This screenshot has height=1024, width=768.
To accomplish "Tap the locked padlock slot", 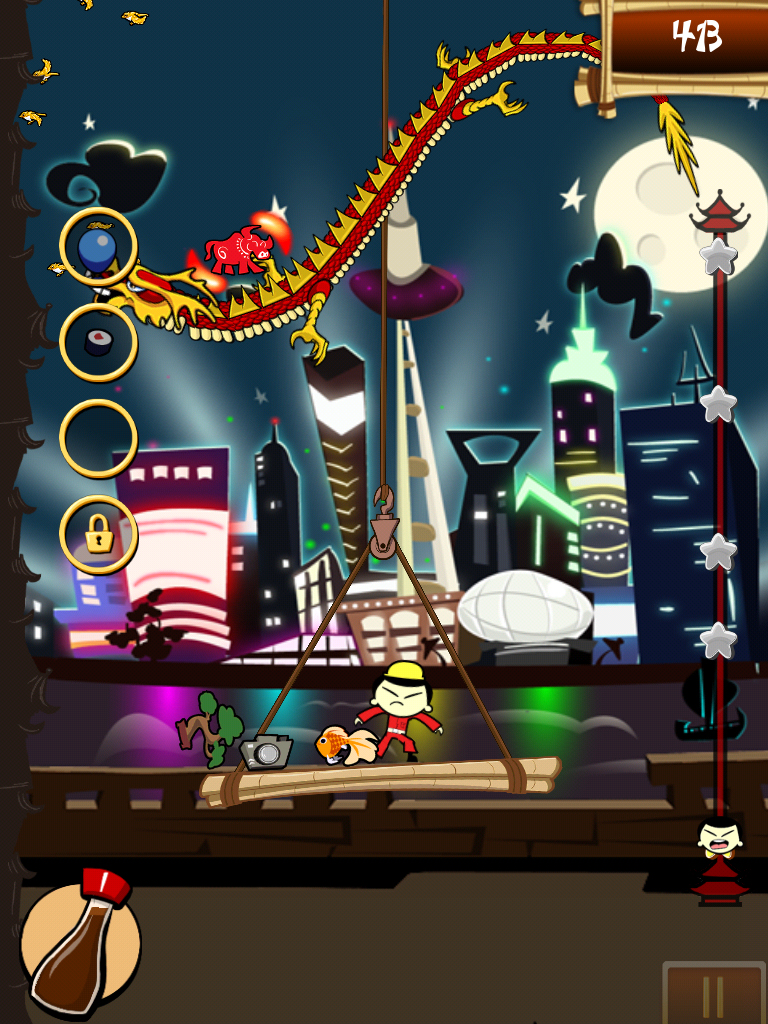I will pos(98,535).
